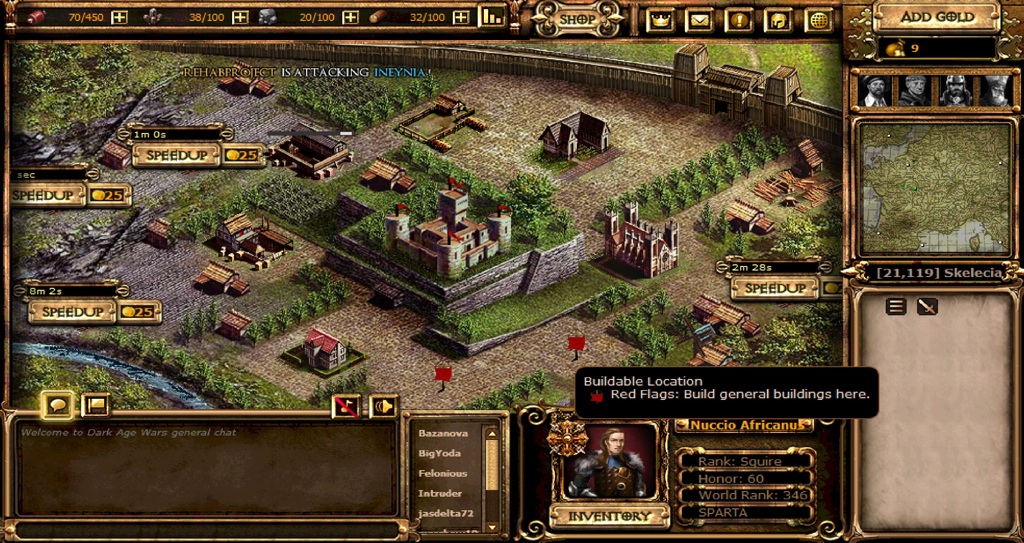Viewport: 1024px width, 543px height.
Task: Speed up the 8m 2s construction
Action: click(x=71, y=312)
